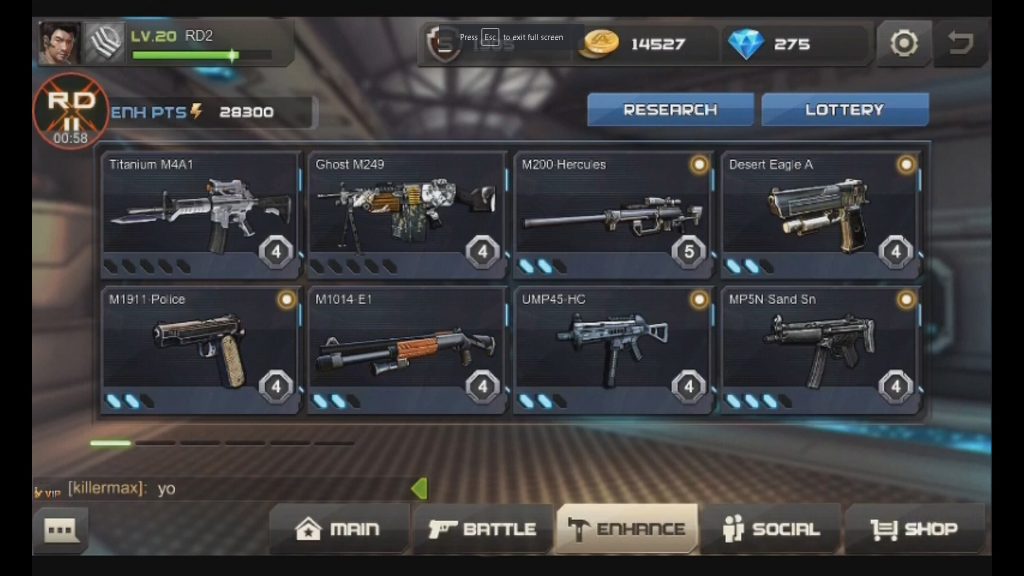The width and height of the screenshot is (1024, 576).
Task: Open the Lottery screen
Action: tap(845, 110)
